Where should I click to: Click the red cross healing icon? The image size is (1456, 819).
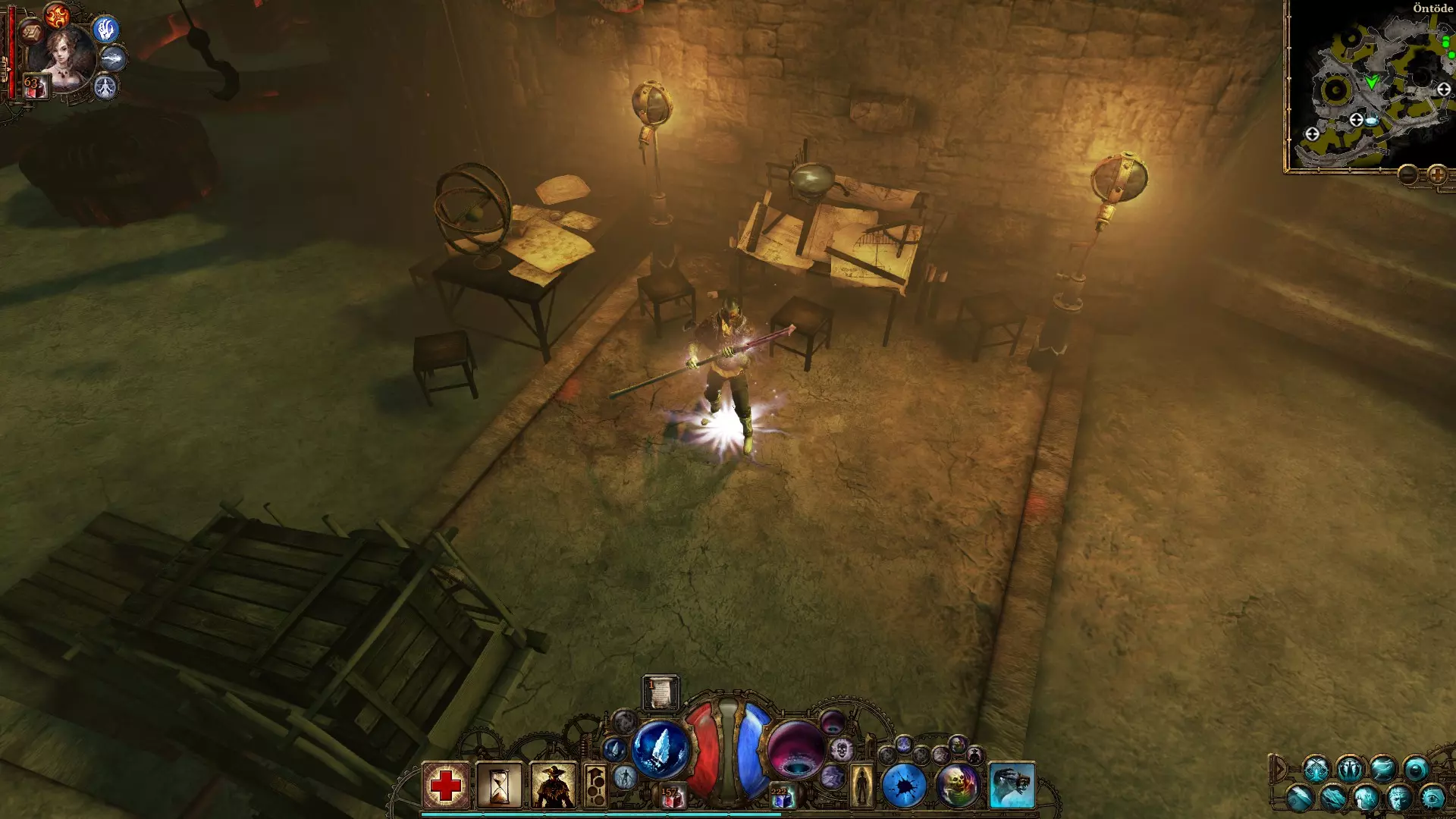pyautogui.click(x=446, y=785)
